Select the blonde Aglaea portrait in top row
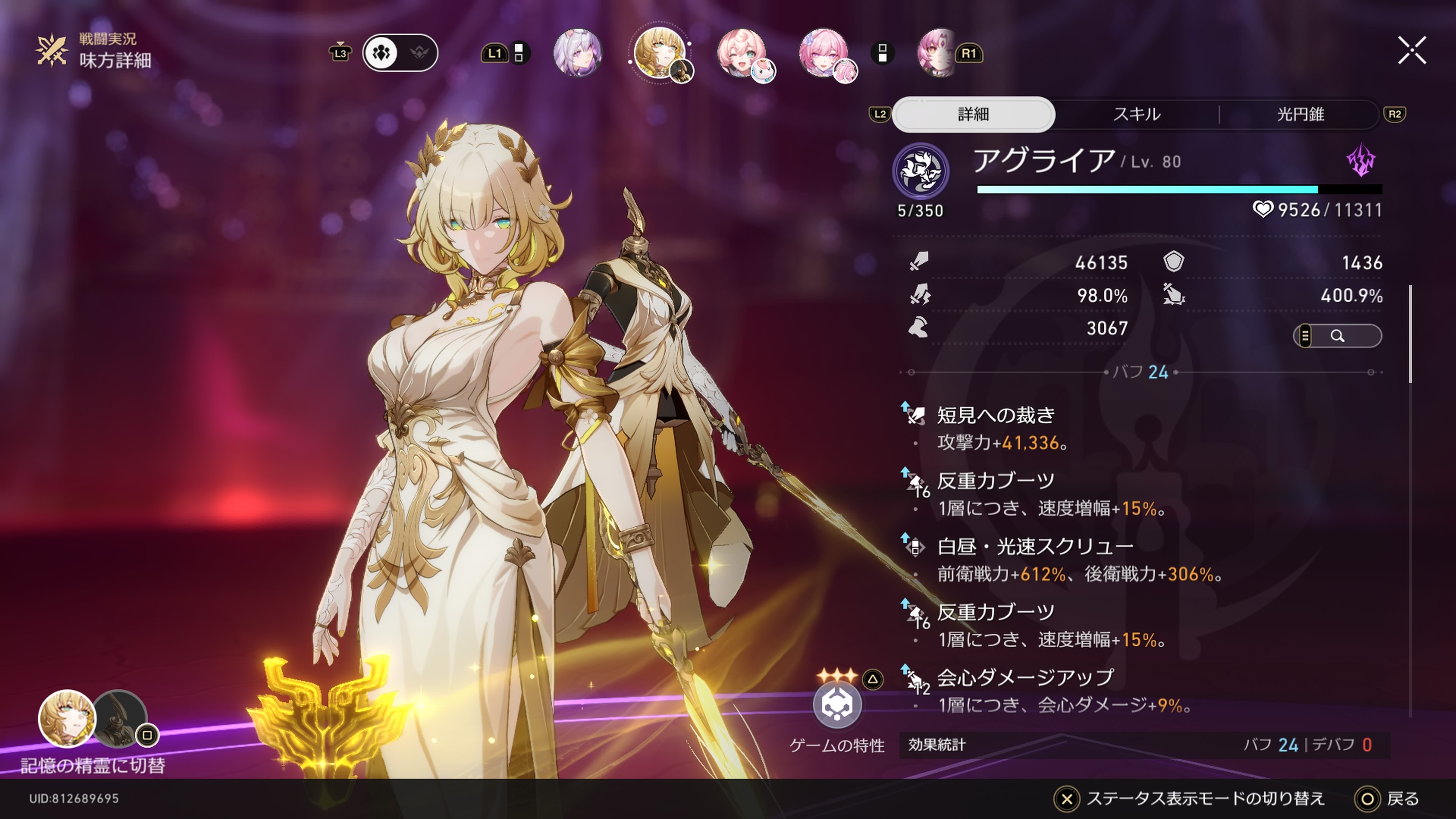This screenshot has height=819, width=1456. coord(659,53)
